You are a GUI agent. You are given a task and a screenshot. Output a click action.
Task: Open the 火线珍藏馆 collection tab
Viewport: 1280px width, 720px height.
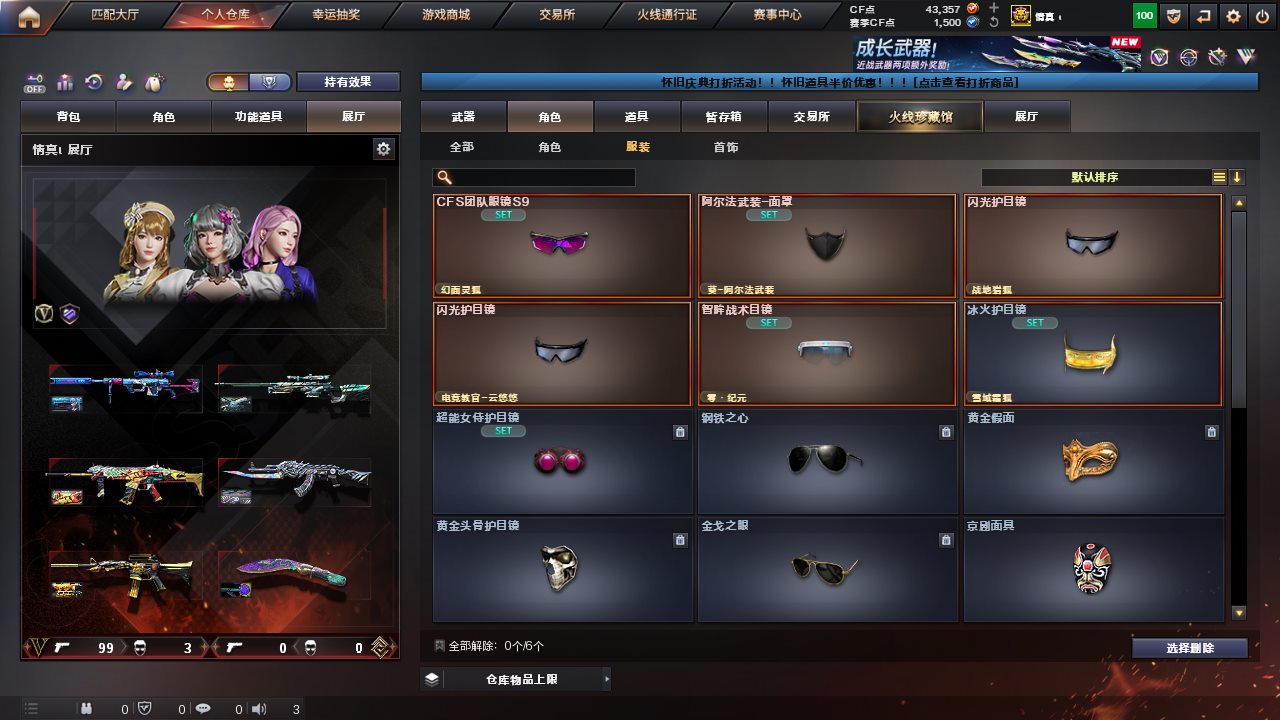click(920, 117)
